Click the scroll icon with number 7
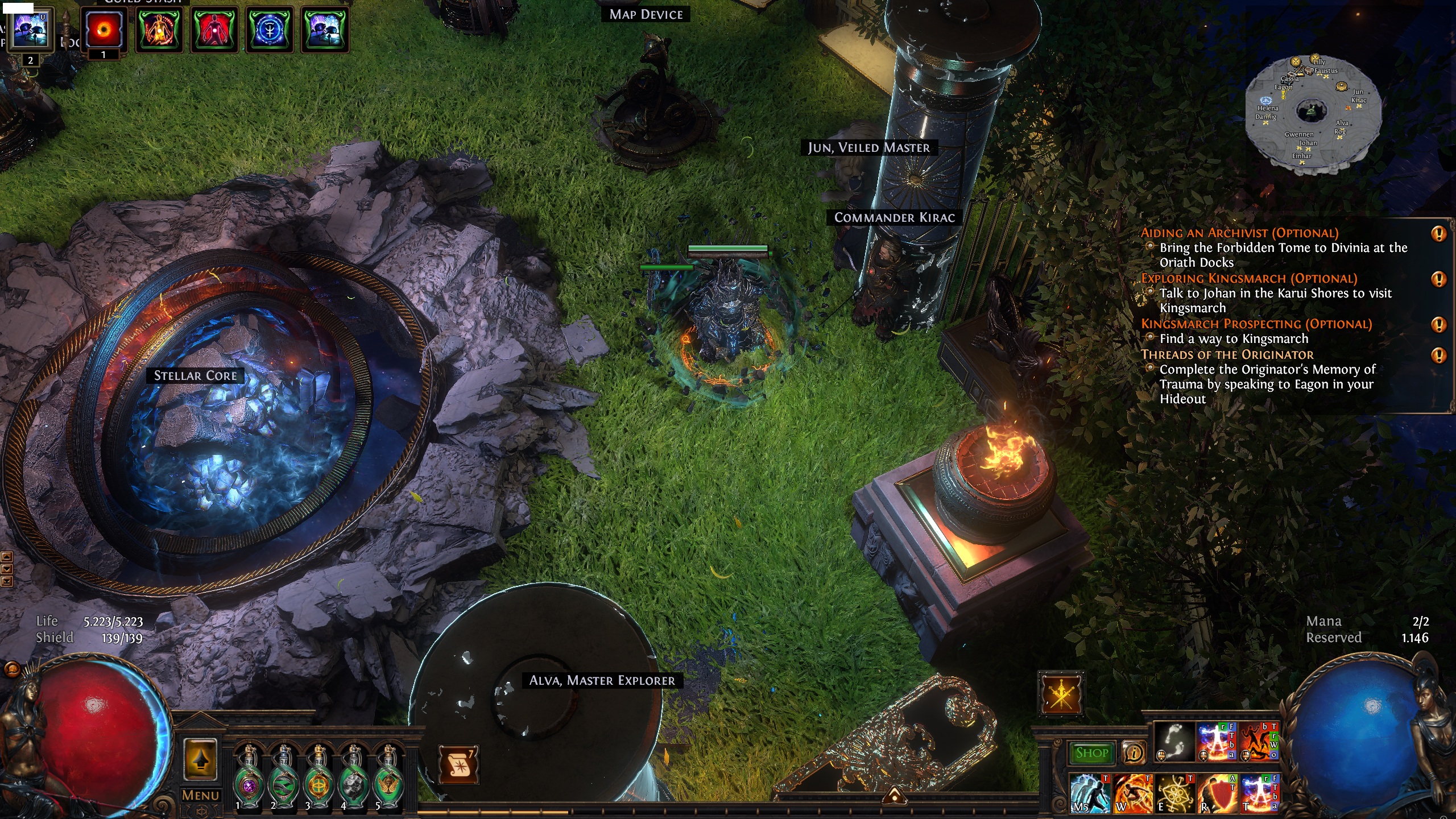Screen dimensions: 1456x819 (458, 764)
